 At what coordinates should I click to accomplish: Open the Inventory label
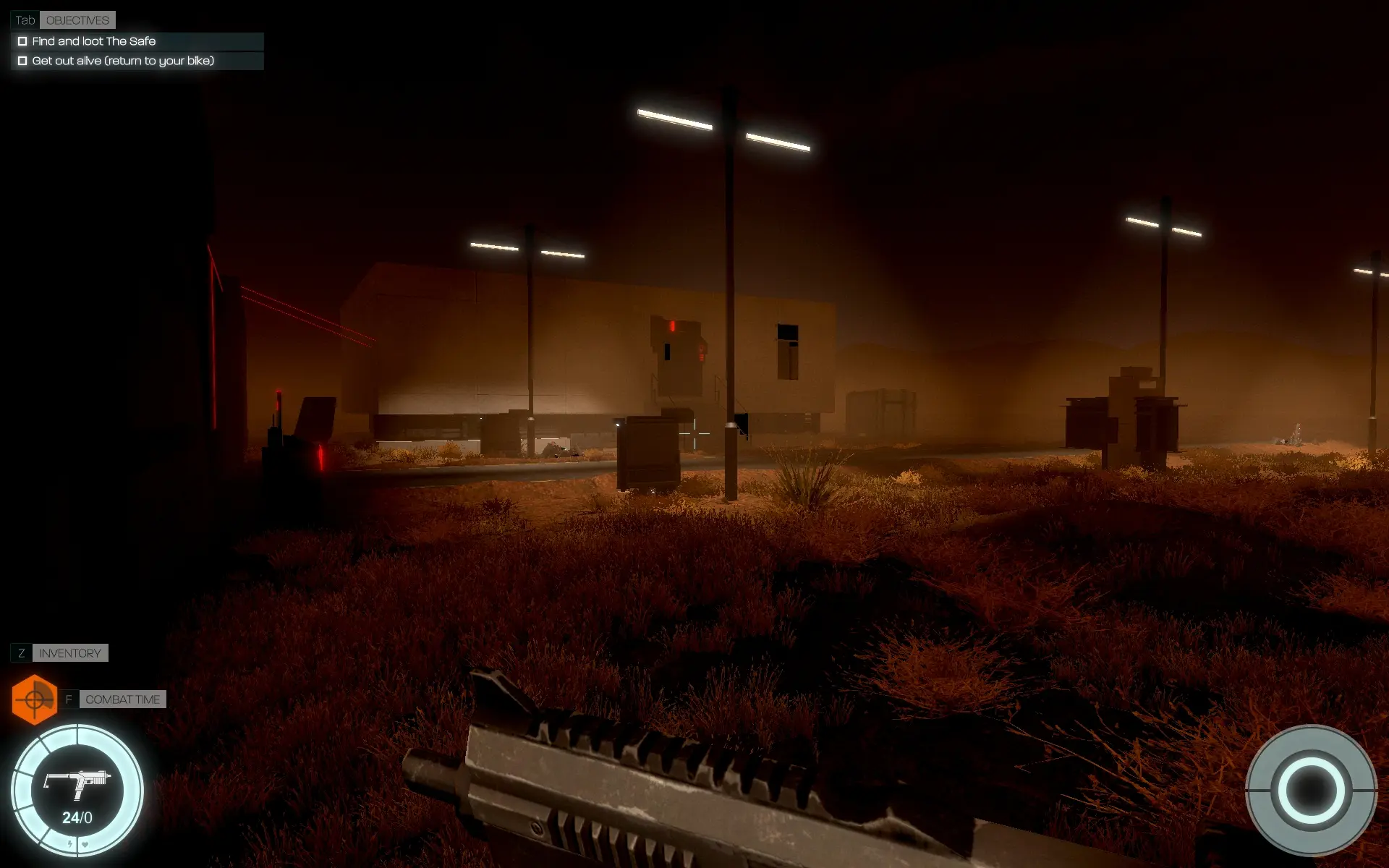70,653
